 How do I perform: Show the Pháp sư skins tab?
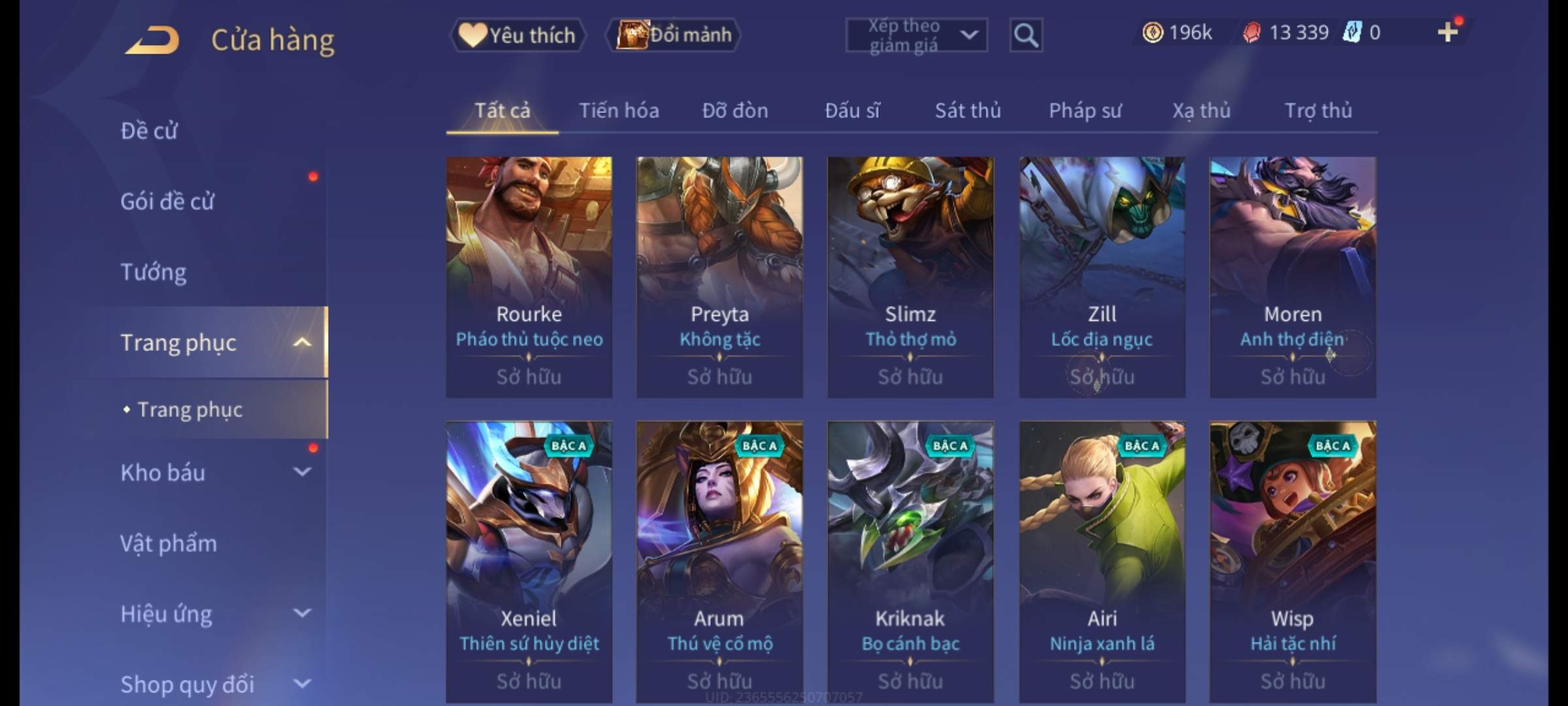coord(1085,110)
